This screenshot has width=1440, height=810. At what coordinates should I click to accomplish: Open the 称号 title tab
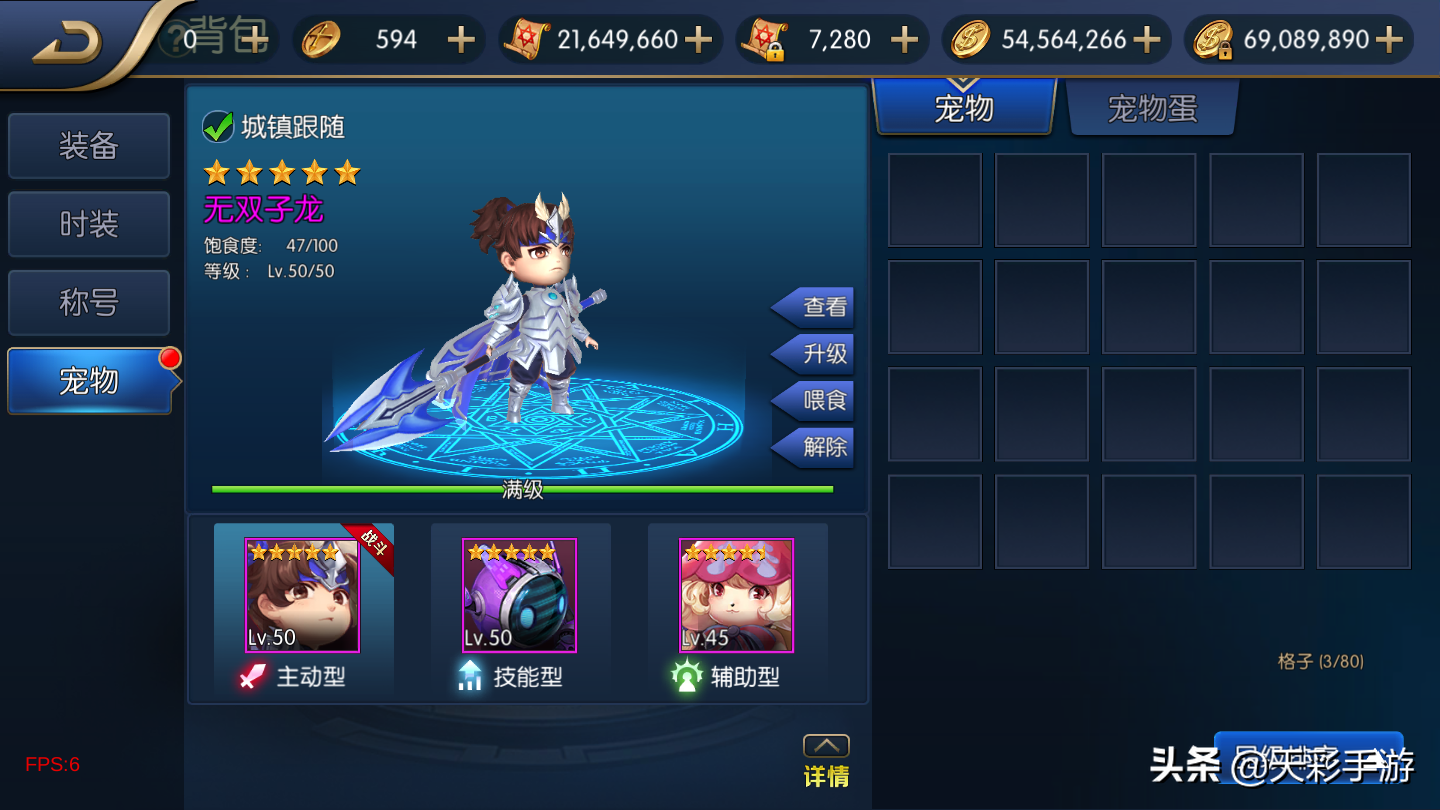[x=89, y=302]
